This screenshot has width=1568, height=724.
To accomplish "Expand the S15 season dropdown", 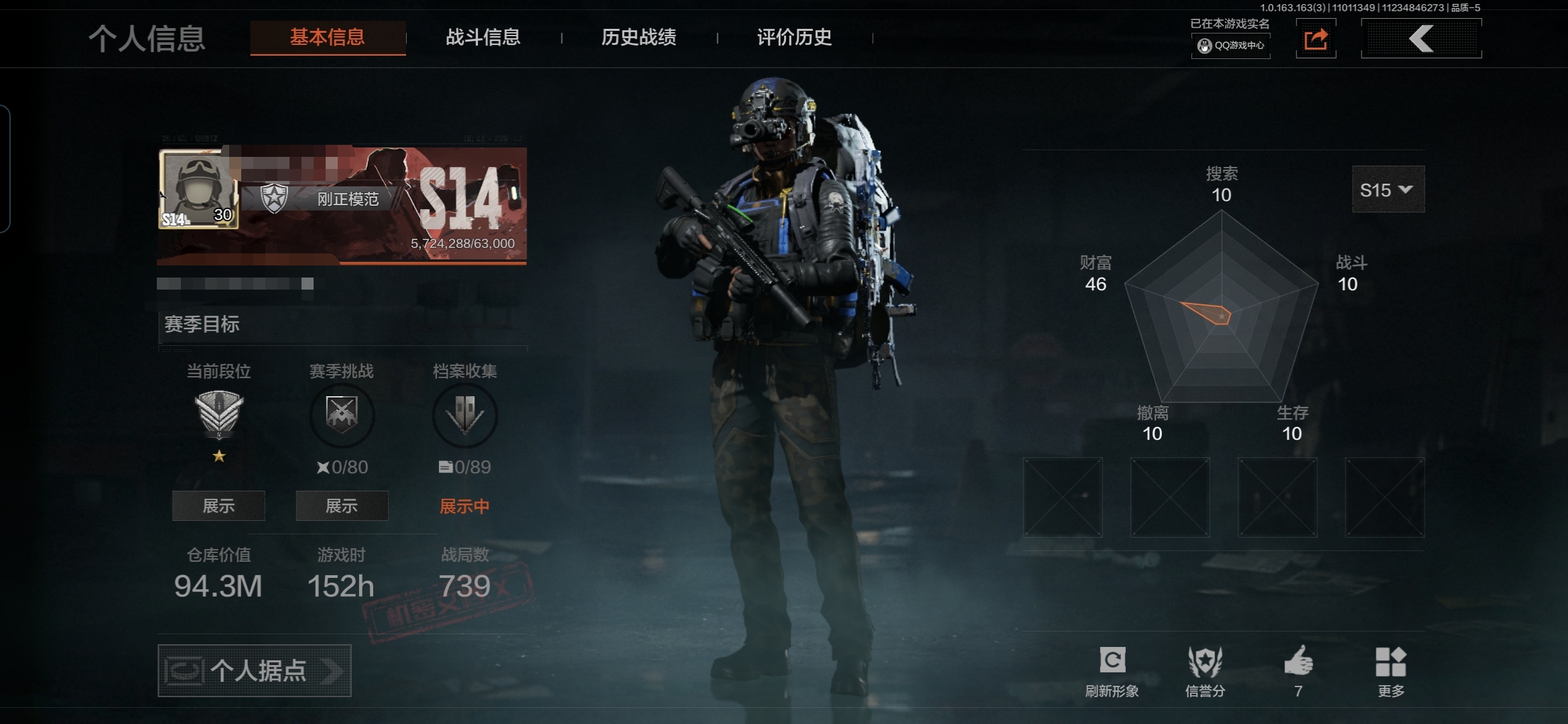I will point(1388,190).
